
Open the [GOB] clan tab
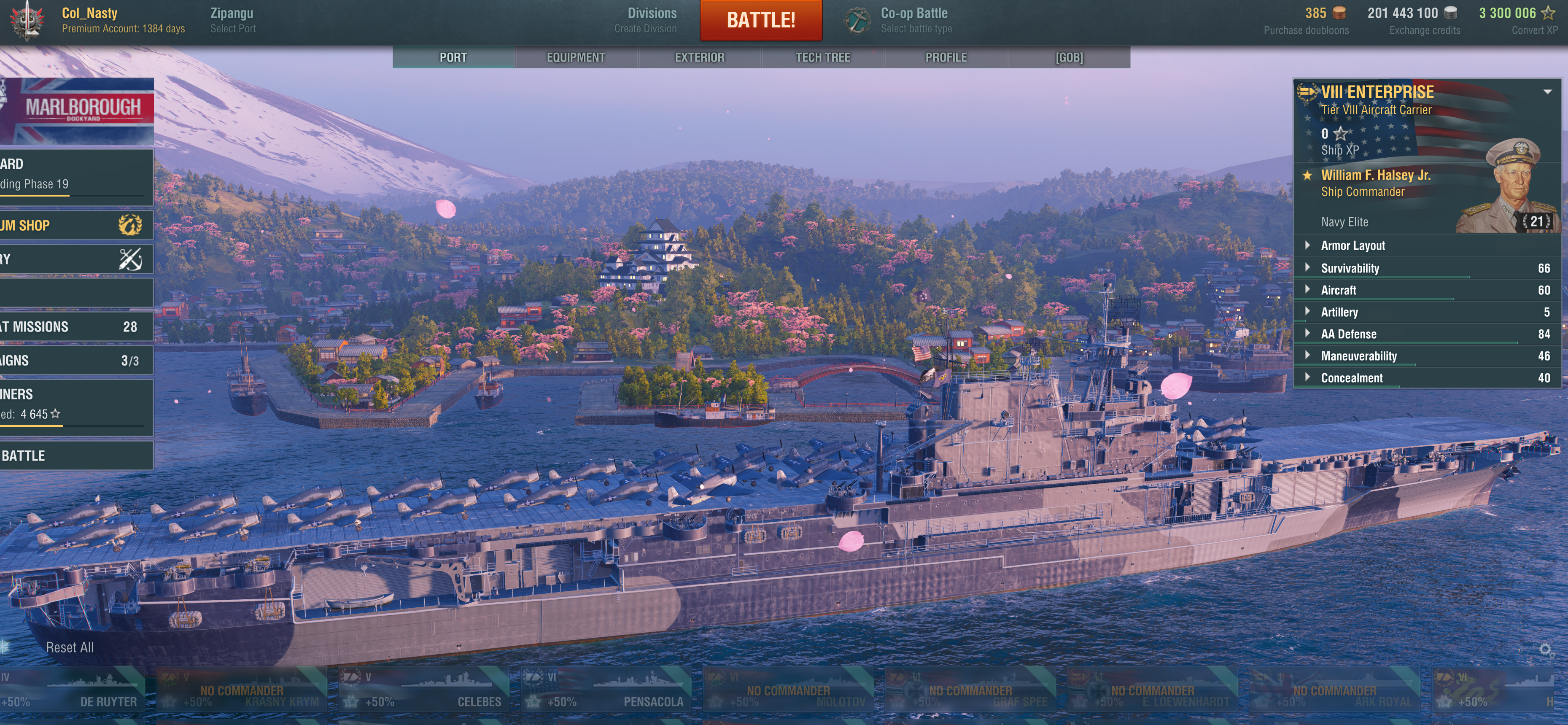click(x=1069, y=57)
